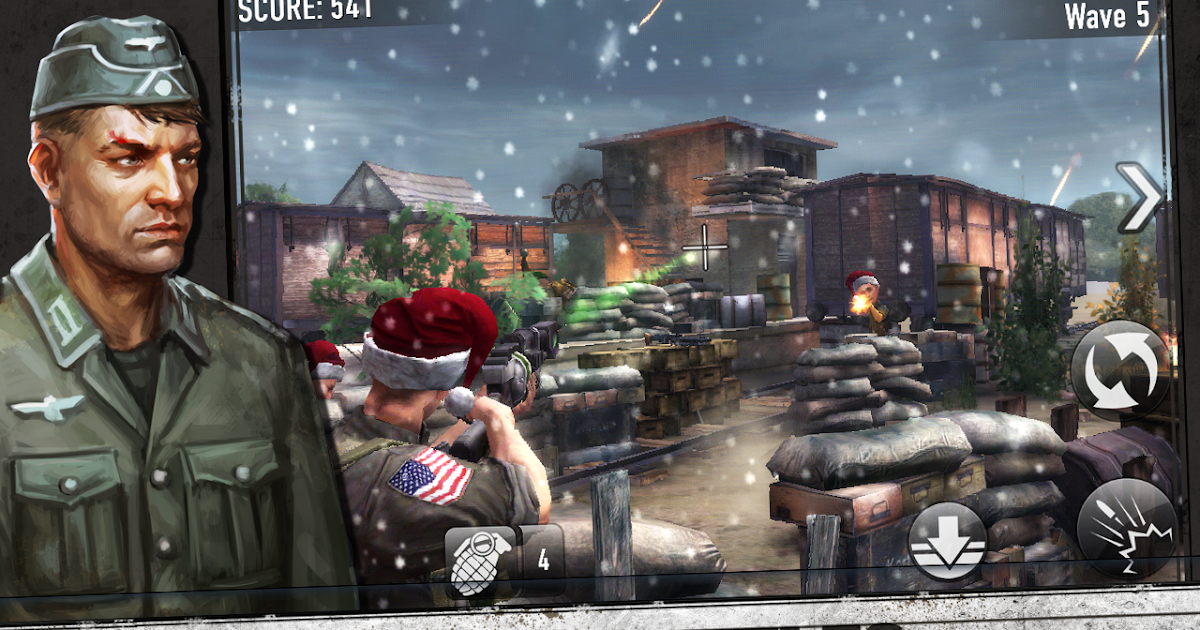Move to next cover with the chevron arrow
This screenshot has width=1200, height=630.
click(x=1139, y=197)
